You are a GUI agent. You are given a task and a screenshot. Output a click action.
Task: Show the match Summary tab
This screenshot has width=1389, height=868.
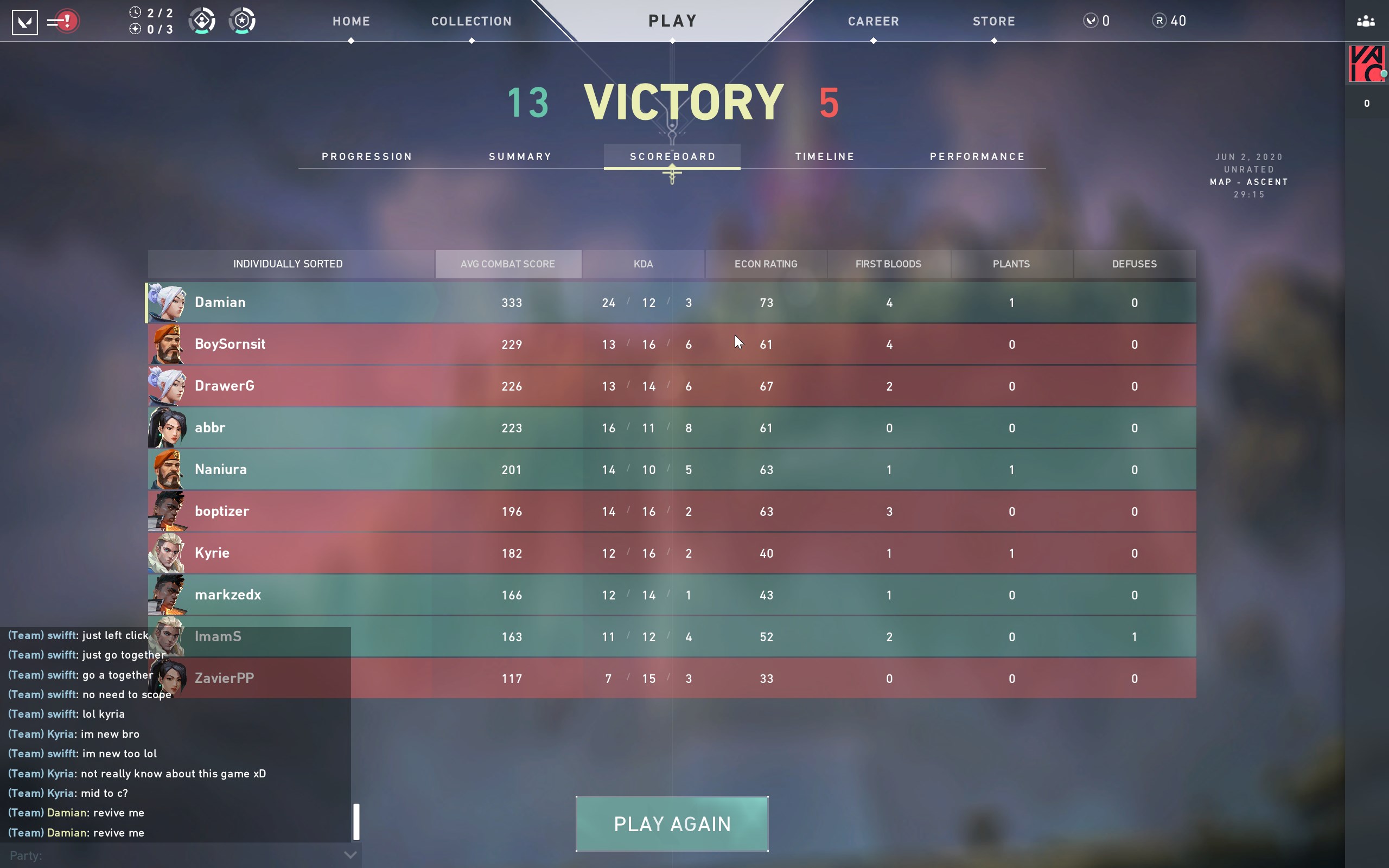coord(520,157)
